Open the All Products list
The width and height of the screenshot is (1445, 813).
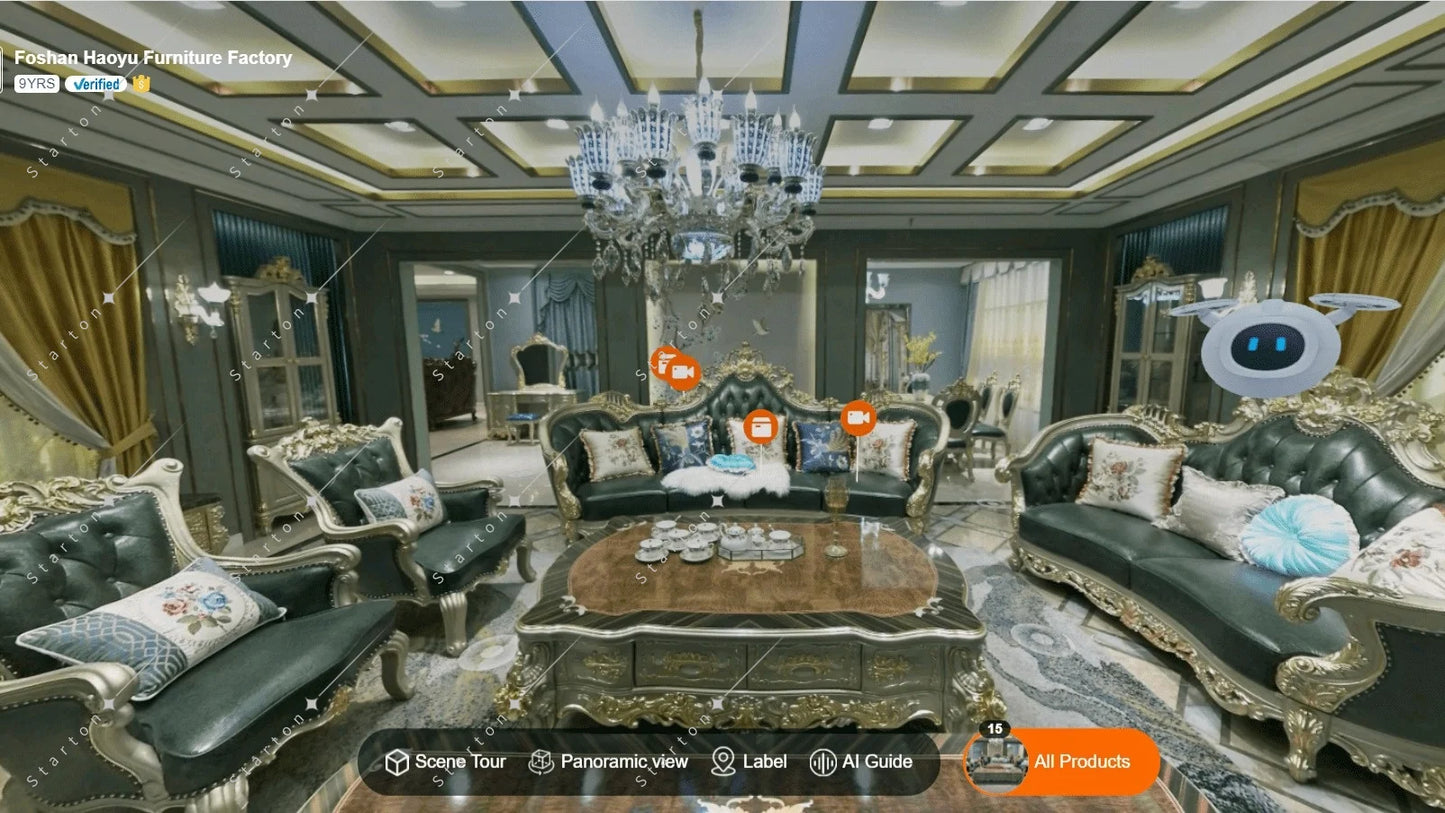click(1062, 762)
